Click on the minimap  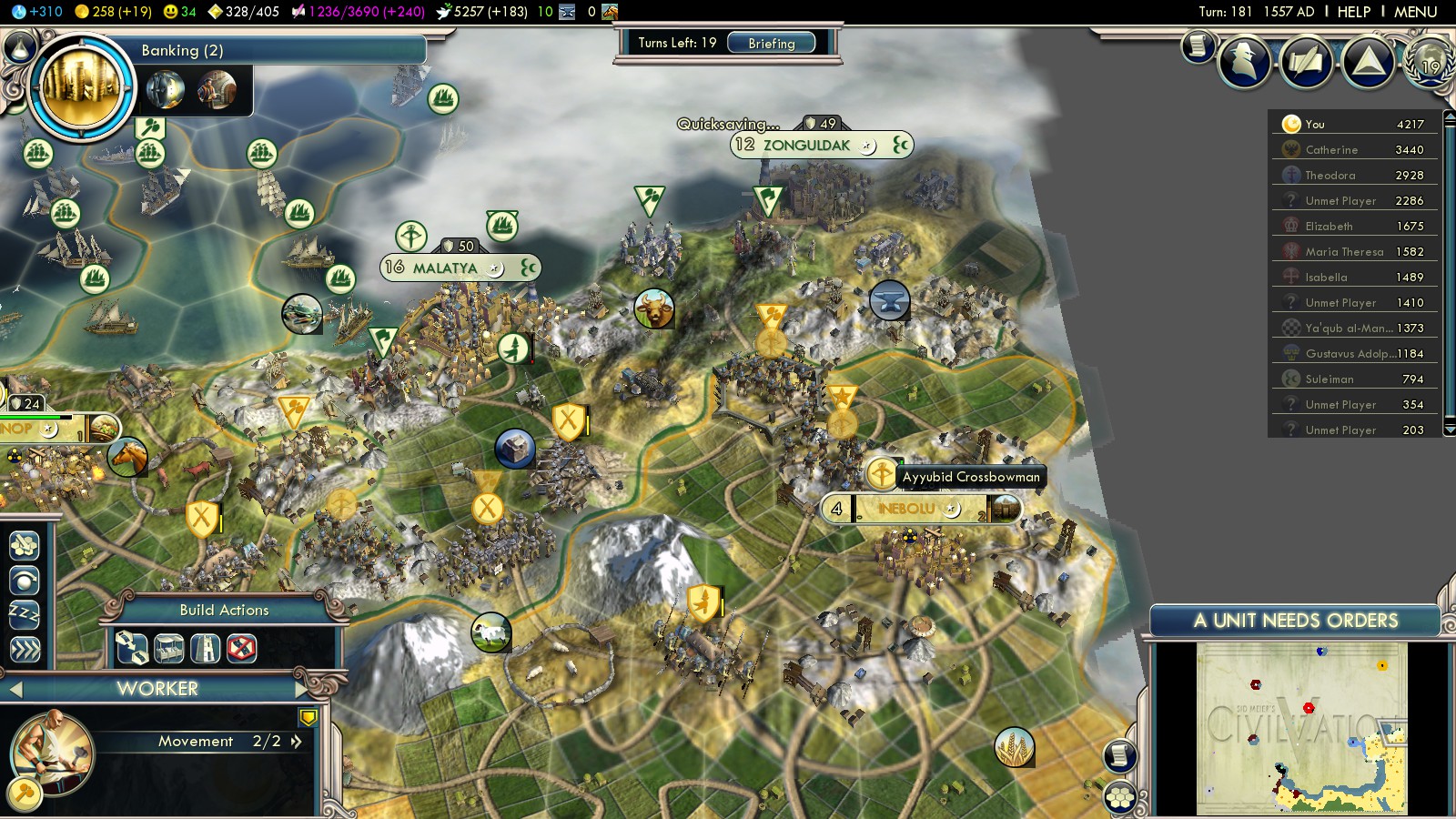(x=1301, y=728)
